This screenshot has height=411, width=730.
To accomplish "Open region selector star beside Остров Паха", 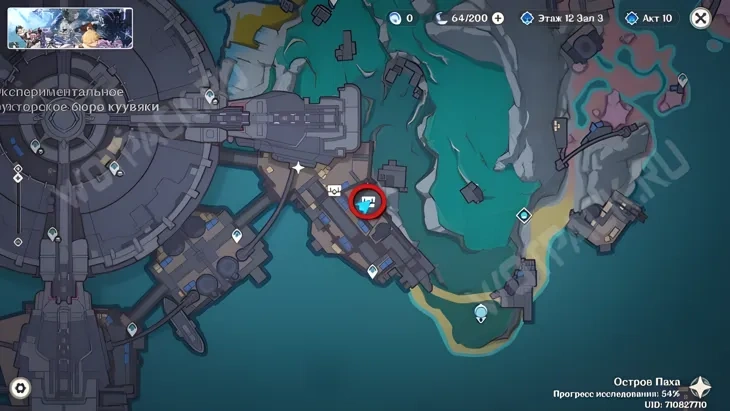I will point(702,388).
